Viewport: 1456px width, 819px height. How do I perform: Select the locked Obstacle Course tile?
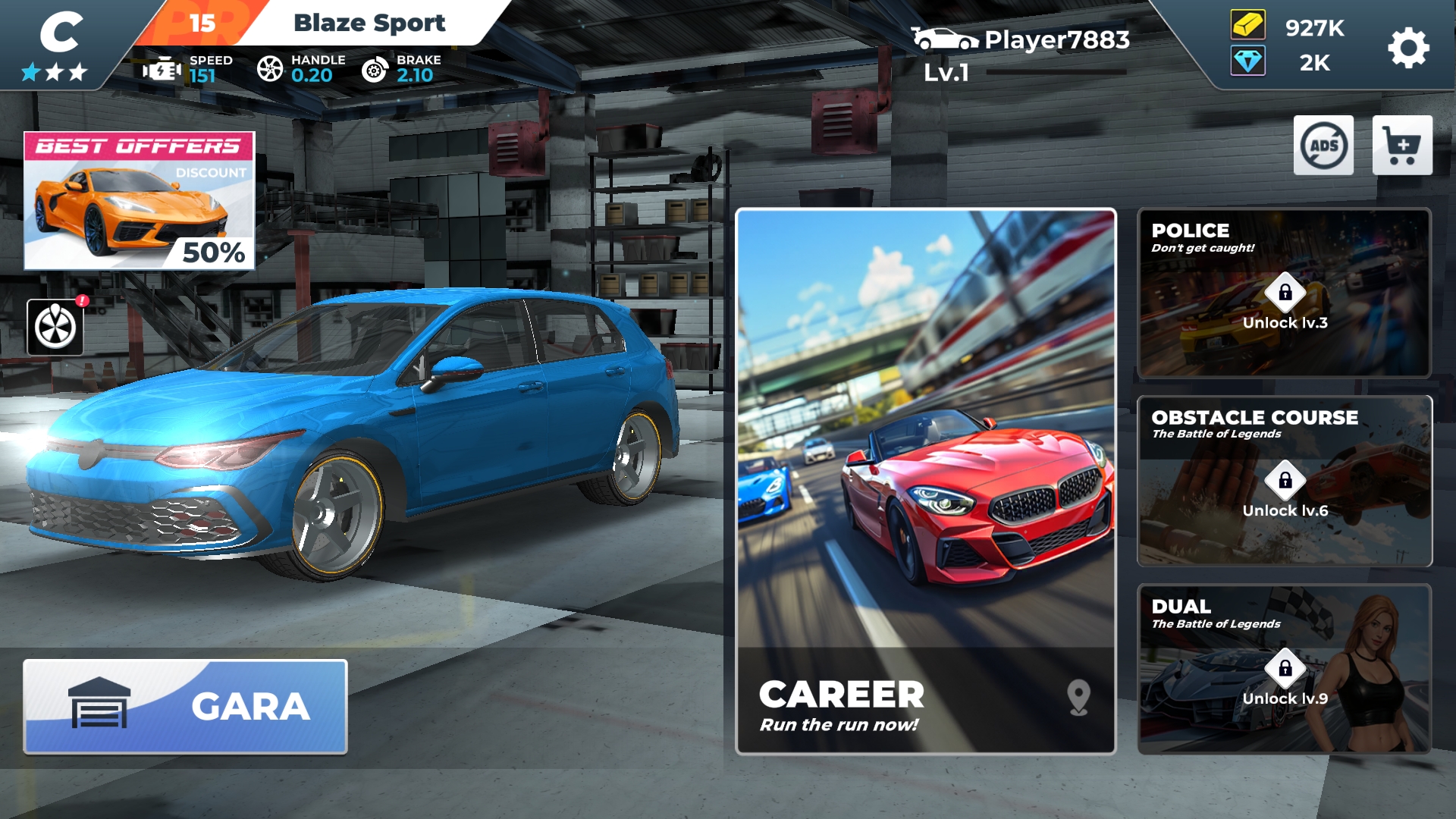click(x=1284, y=481)
